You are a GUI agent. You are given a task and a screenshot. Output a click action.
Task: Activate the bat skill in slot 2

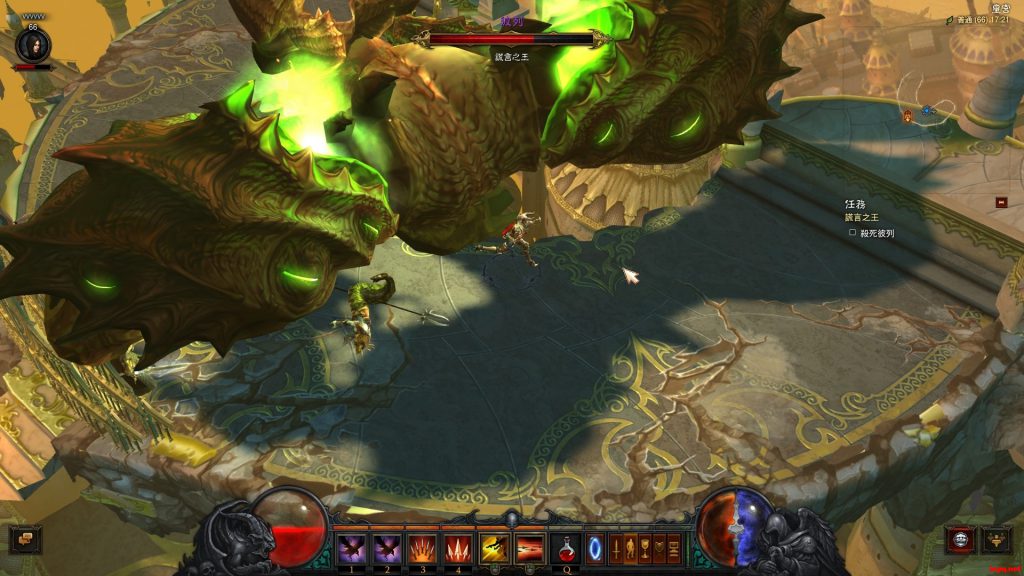click(x=387, y=547)
